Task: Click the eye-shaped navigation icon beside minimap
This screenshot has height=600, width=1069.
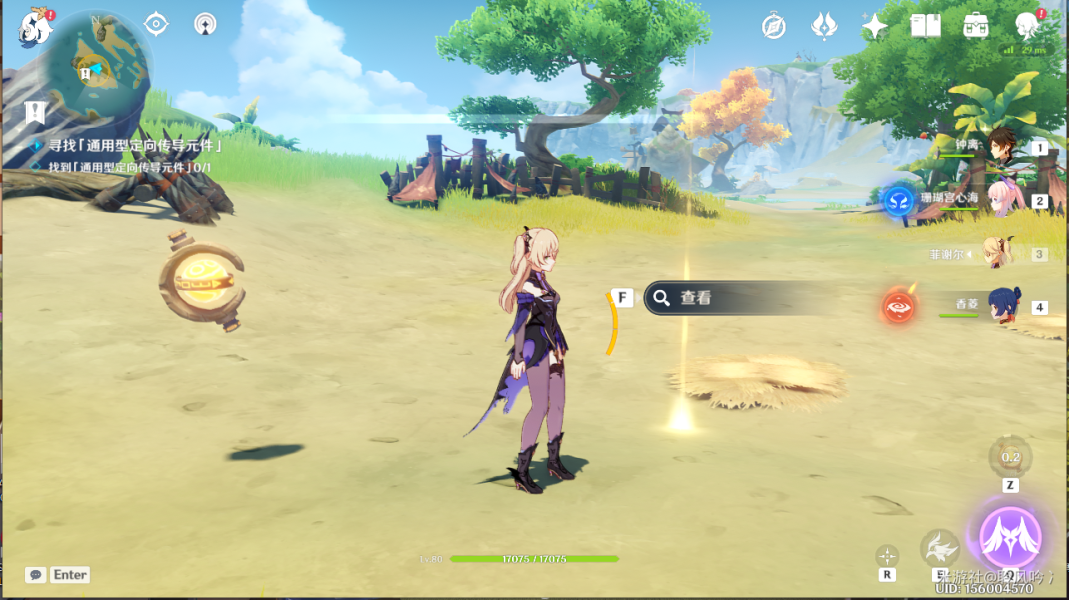Action: (156, 24)
